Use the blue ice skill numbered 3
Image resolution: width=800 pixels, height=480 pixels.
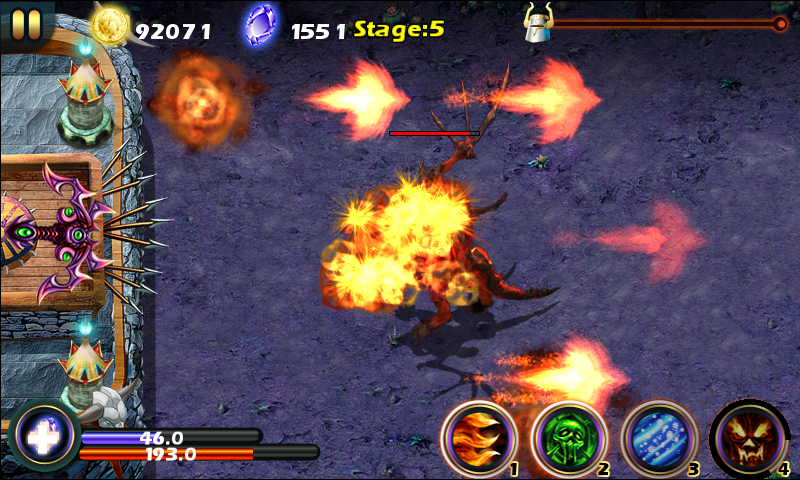click(658, 437)
